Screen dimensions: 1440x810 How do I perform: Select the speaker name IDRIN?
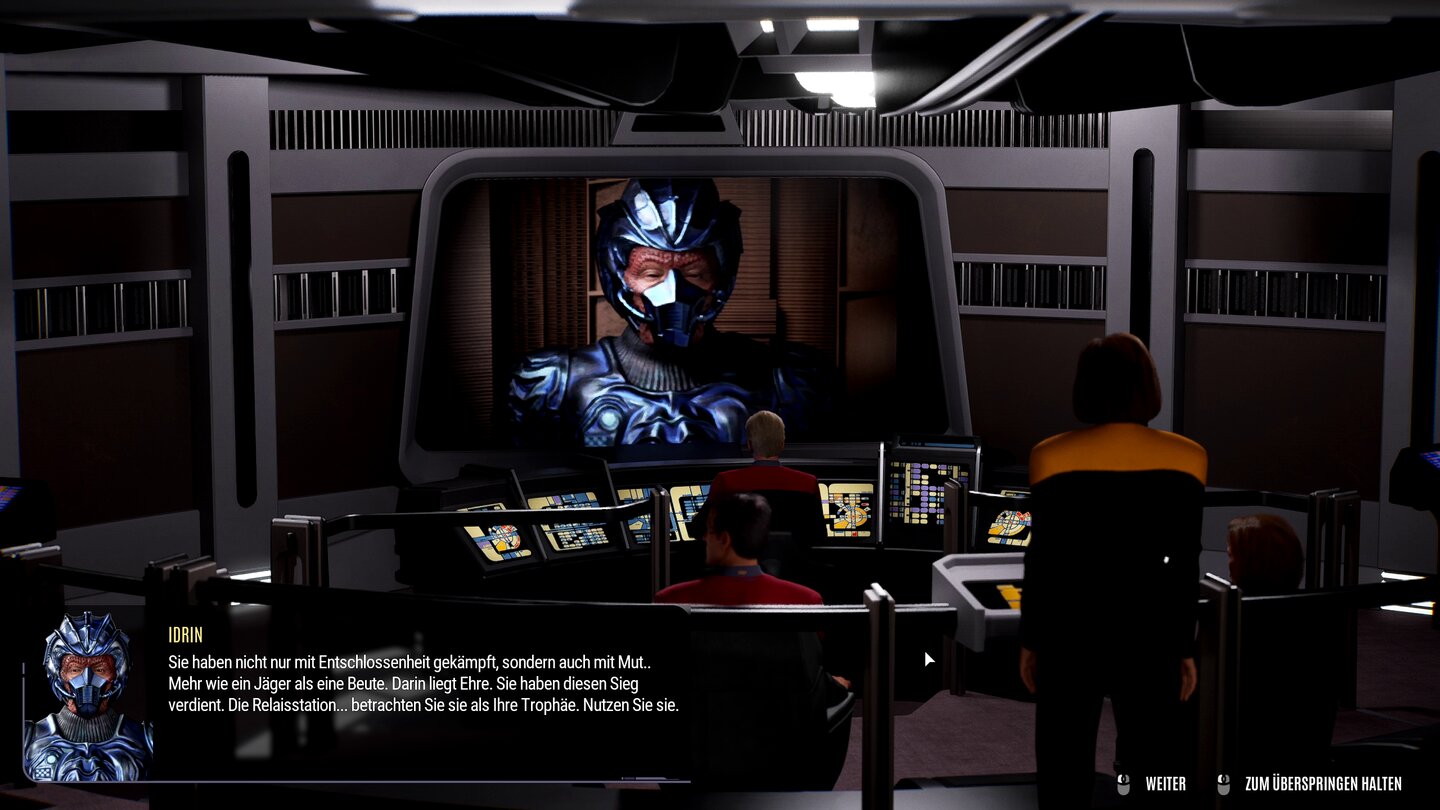pyautogui.click(x=185, y=634)
